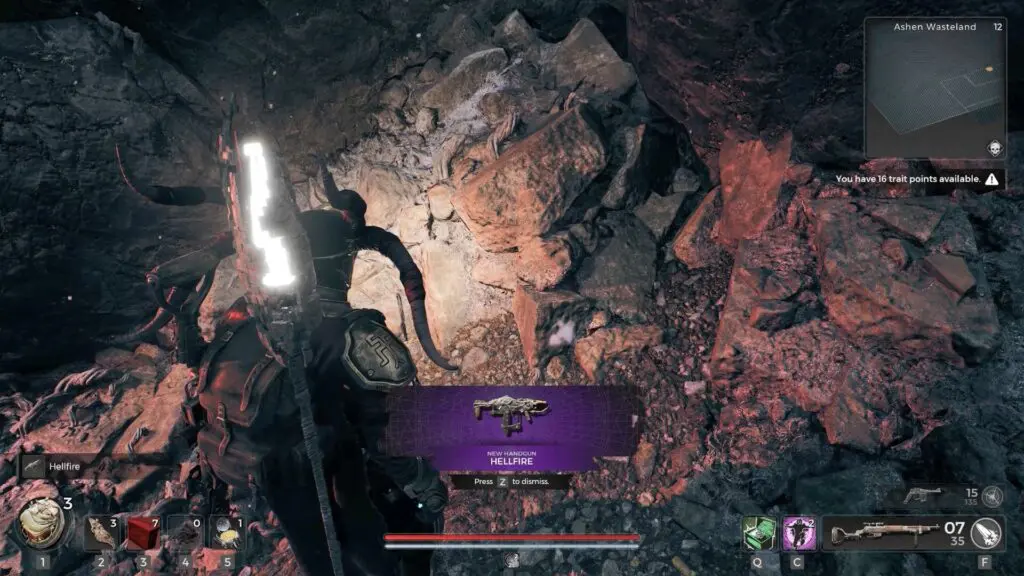1024x576 pixels.
Task: Switch to the secondary handgun weapon
Action: pos(922,495)
